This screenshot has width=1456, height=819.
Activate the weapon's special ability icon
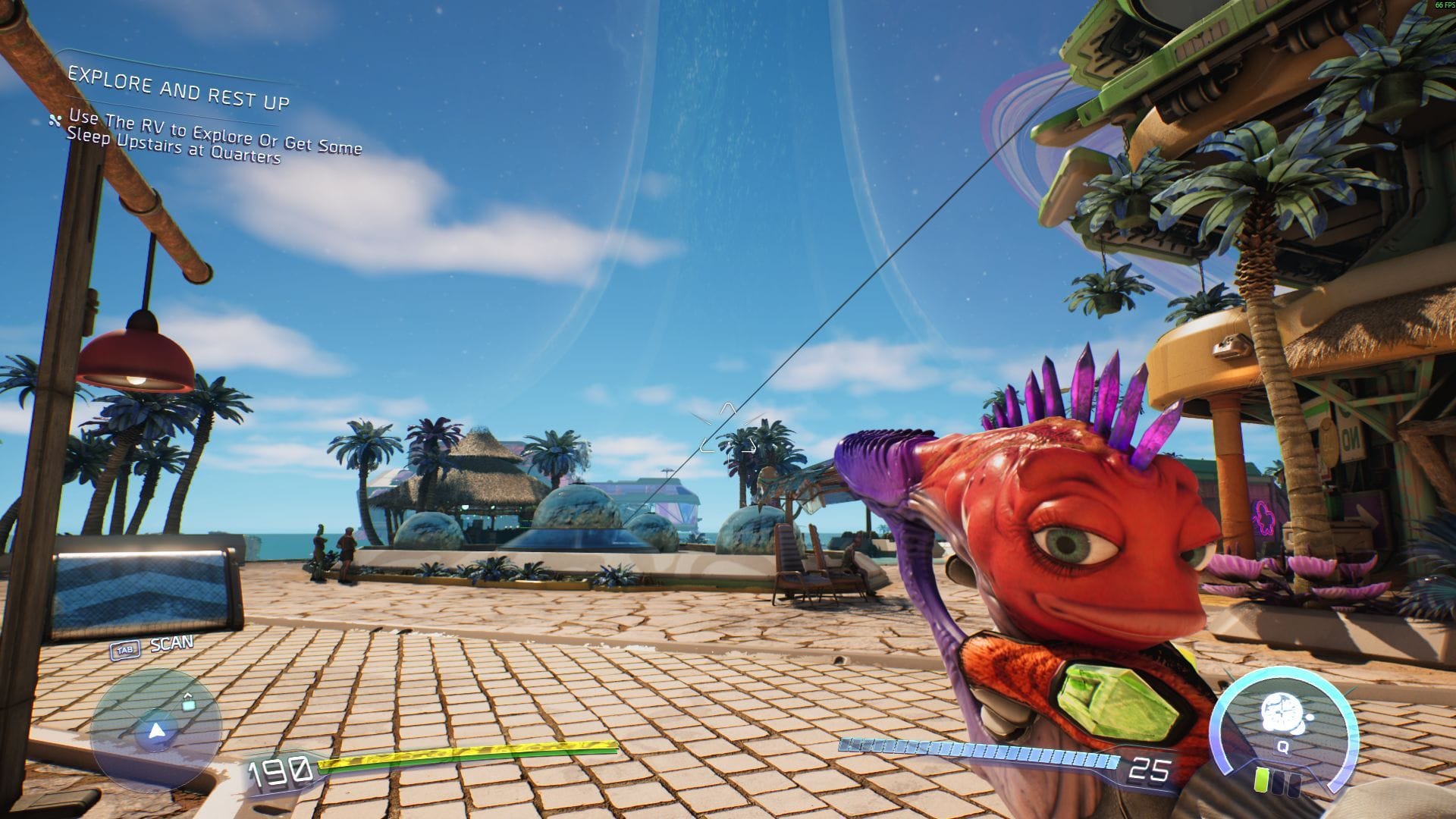[1282, 714]
